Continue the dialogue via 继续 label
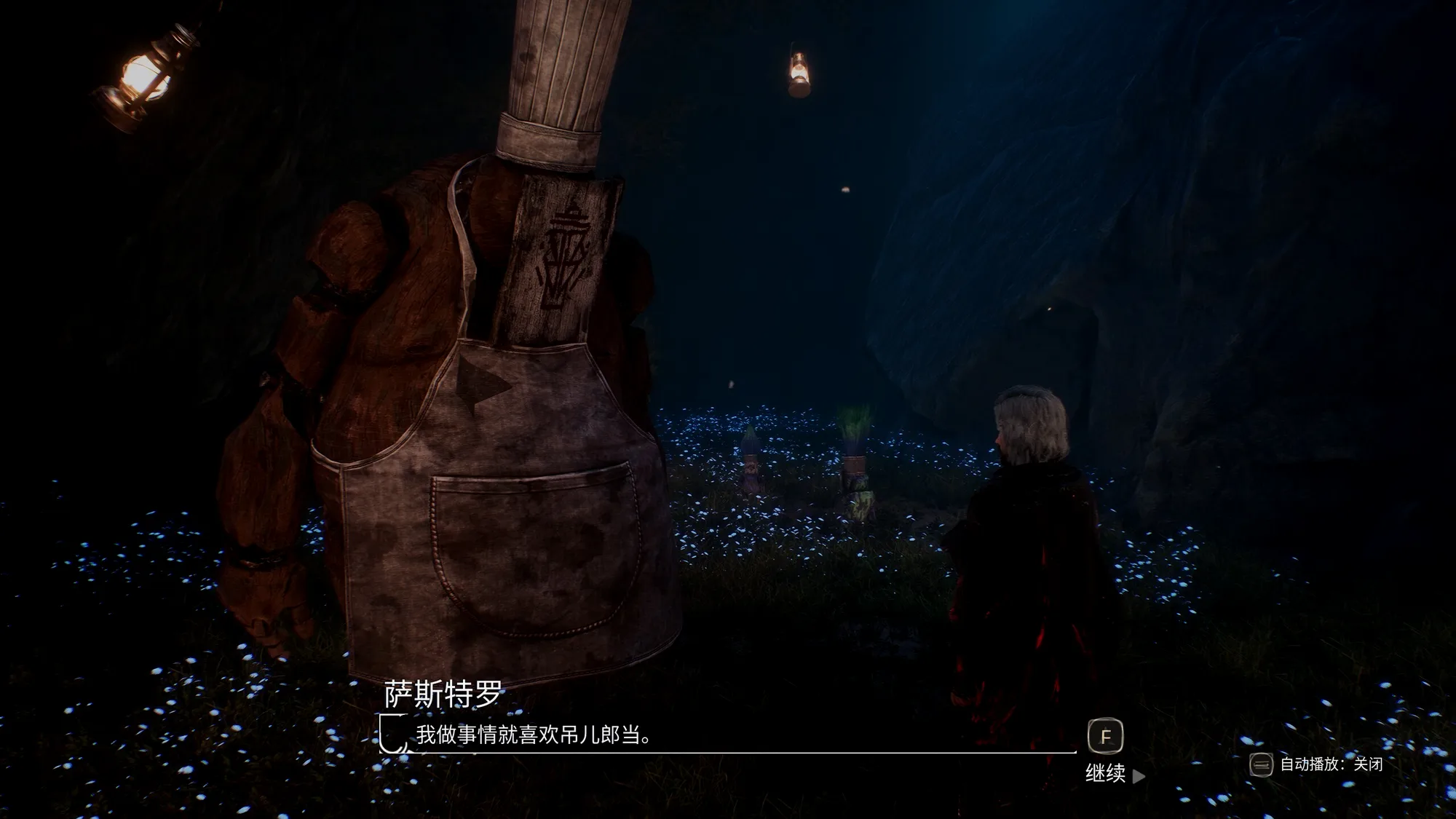This screenshot has height=819, width=1456. [x=1106, y=773]
